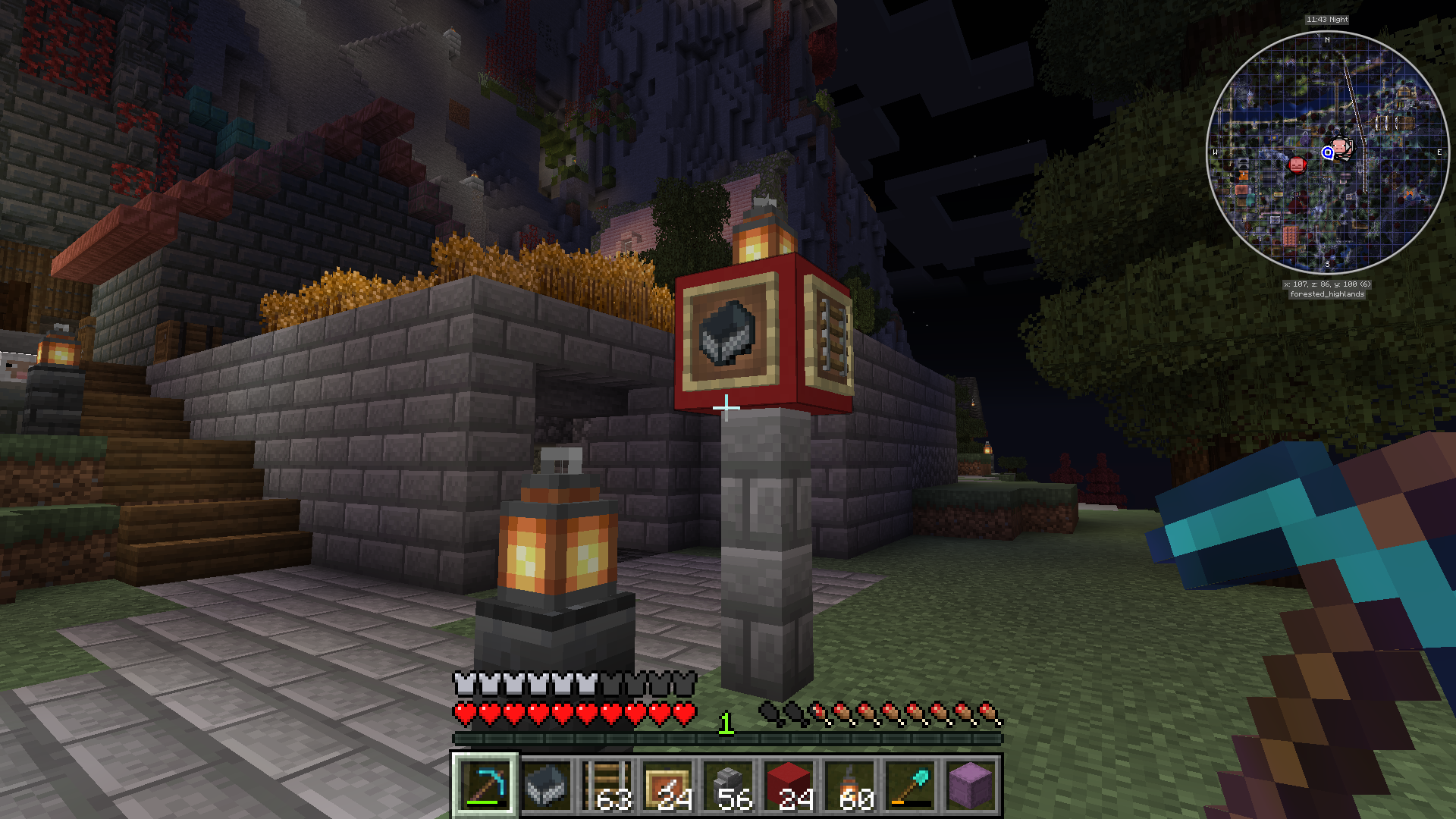Pick the stone wall stack of 56
The width and height of the screenshot is (1456, 819).
click(x=728, y=785)
